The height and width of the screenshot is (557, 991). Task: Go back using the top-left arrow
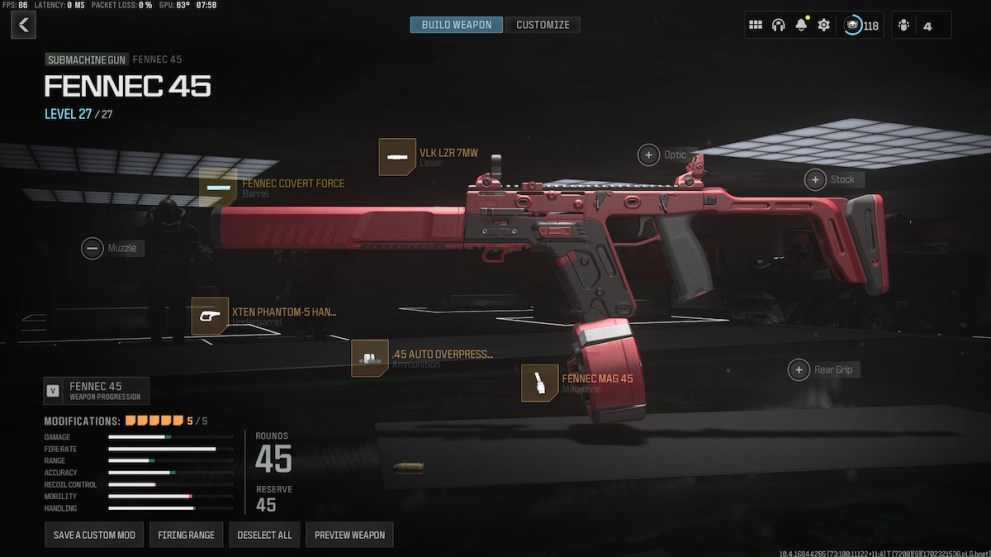(23, 25)
